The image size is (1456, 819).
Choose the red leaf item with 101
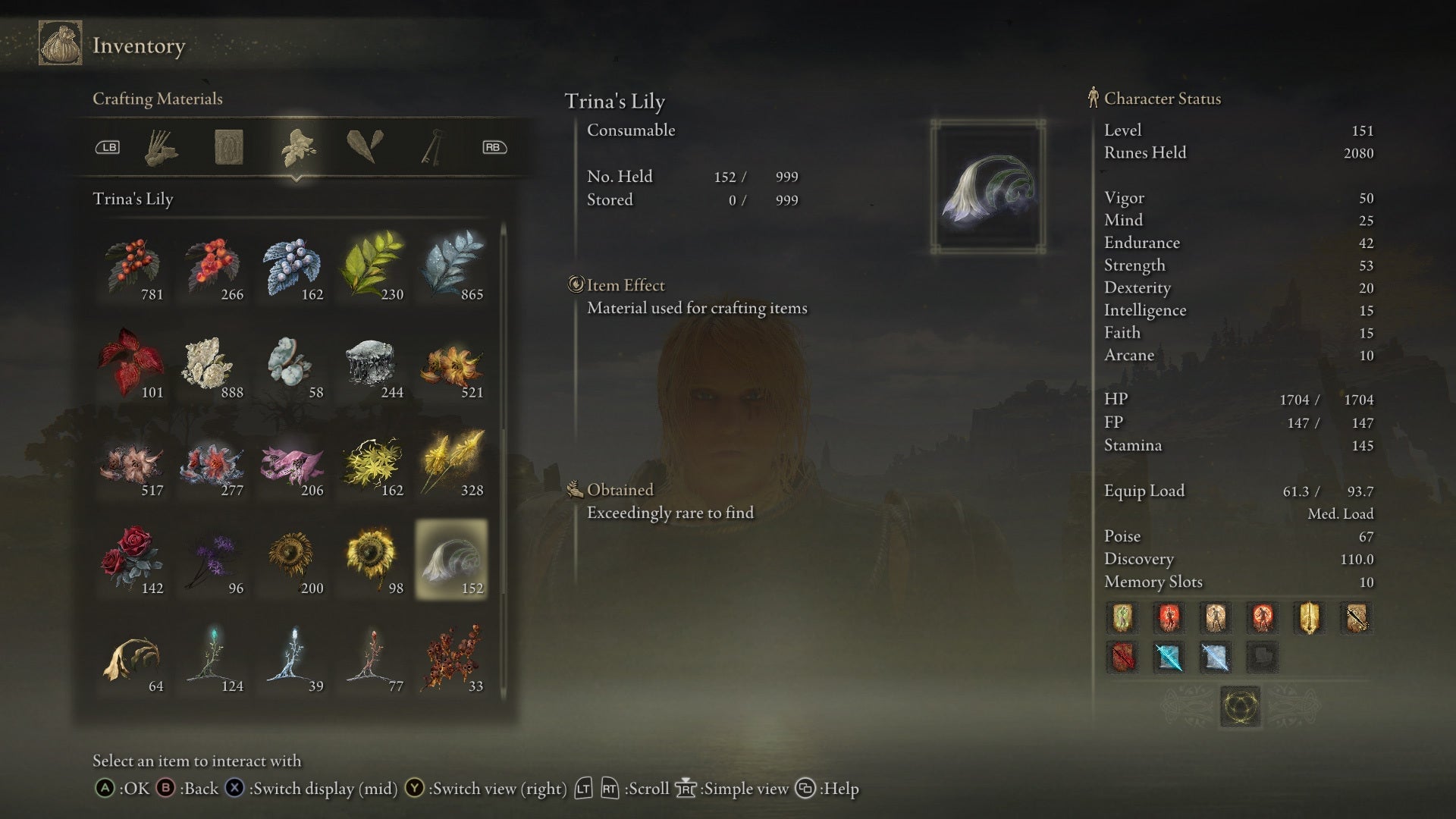pos(133,365)
